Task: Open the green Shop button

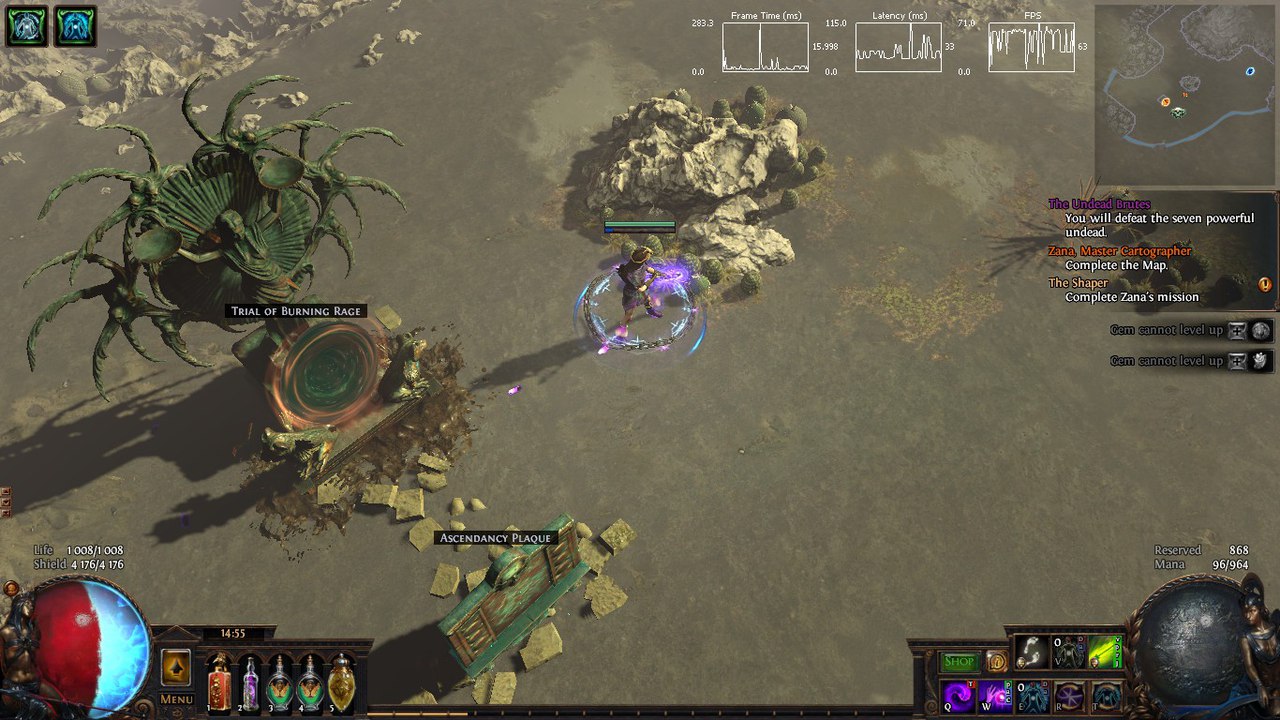Action: (x=959, y=662)
